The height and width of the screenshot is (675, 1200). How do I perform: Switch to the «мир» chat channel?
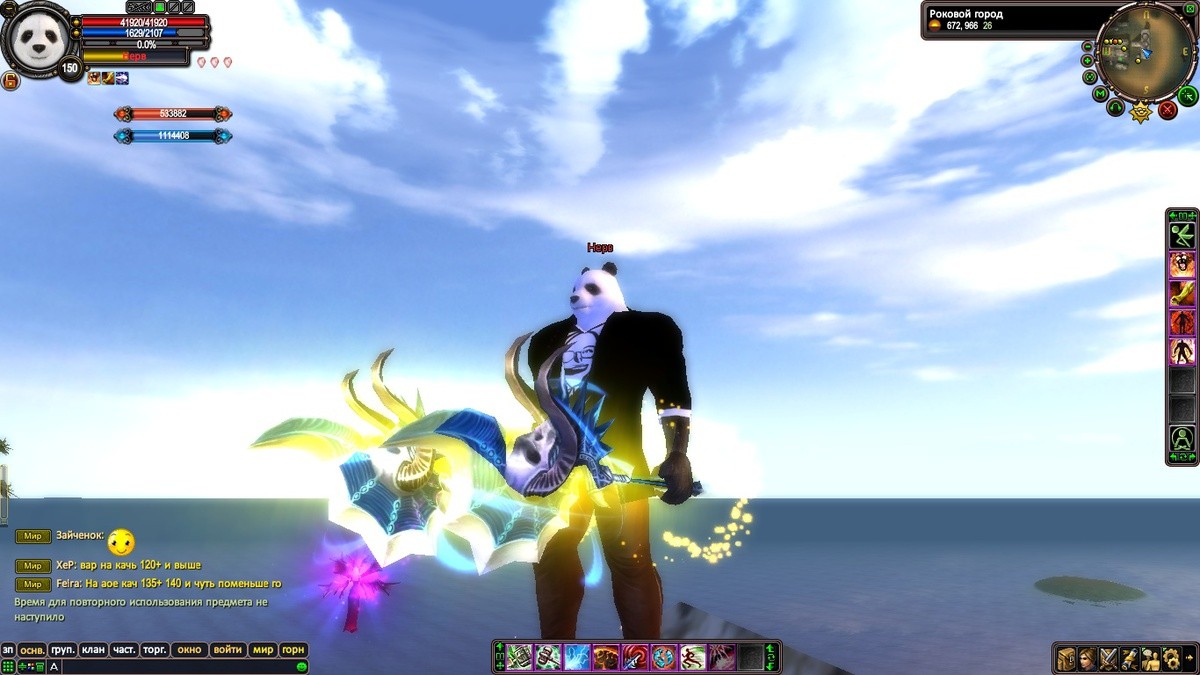click(262, 650)
